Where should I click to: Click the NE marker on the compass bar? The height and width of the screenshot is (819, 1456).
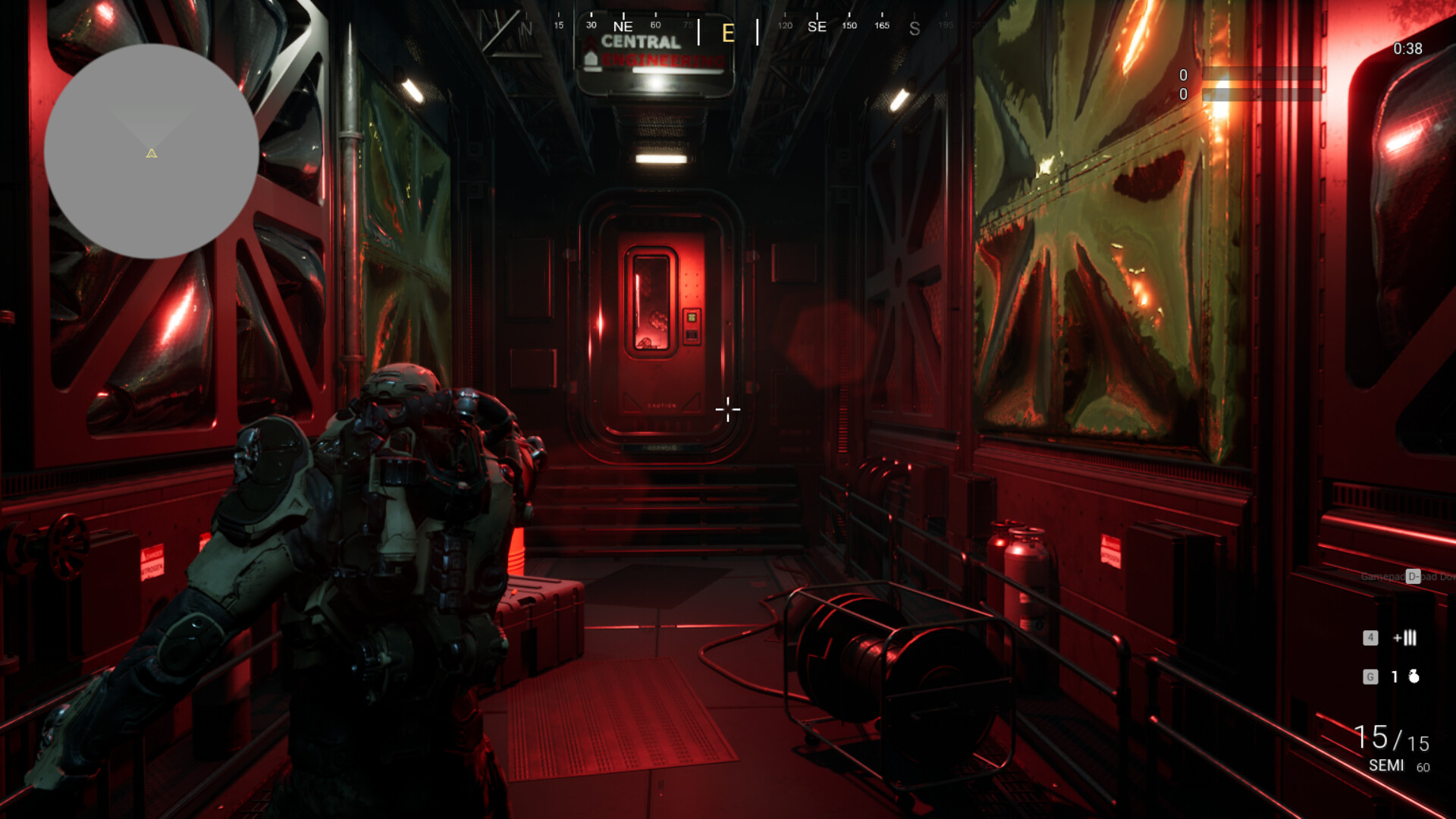point(622,26)
